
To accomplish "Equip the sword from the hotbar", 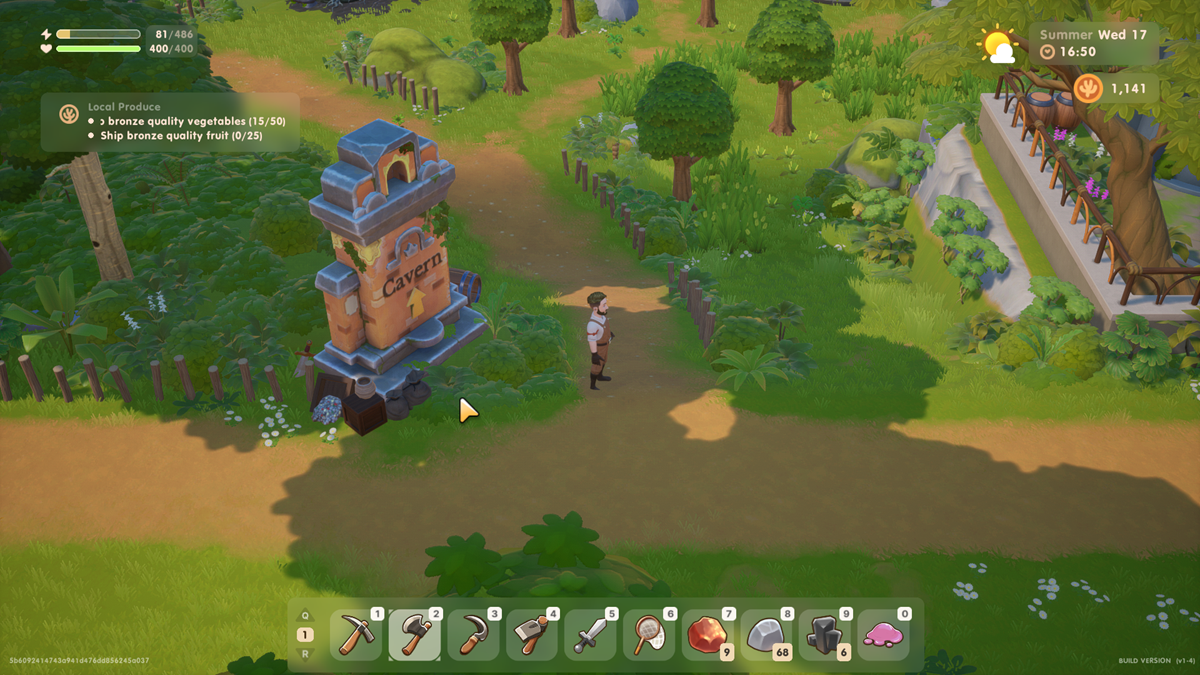I will [x=590, y=635].
